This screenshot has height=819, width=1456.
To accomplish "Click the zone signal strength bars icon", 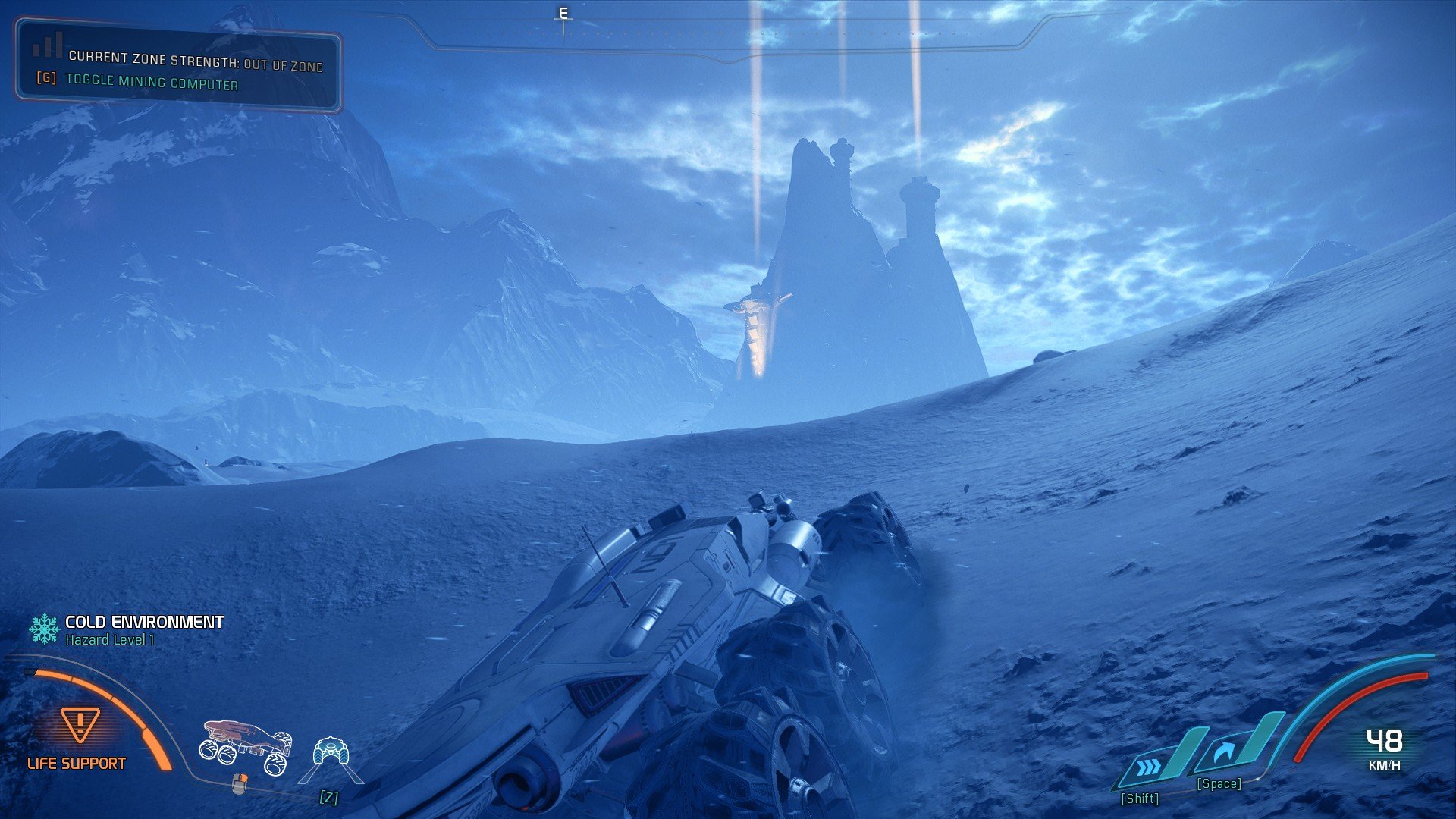I will [x=47, y=45].
